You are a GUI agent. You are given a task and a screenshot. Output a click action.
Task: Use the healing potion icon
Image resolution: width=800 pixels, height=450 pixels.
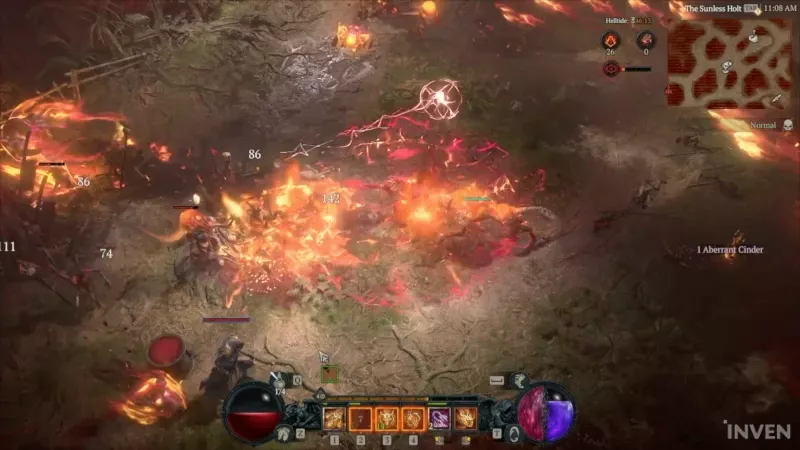(278, 380)
